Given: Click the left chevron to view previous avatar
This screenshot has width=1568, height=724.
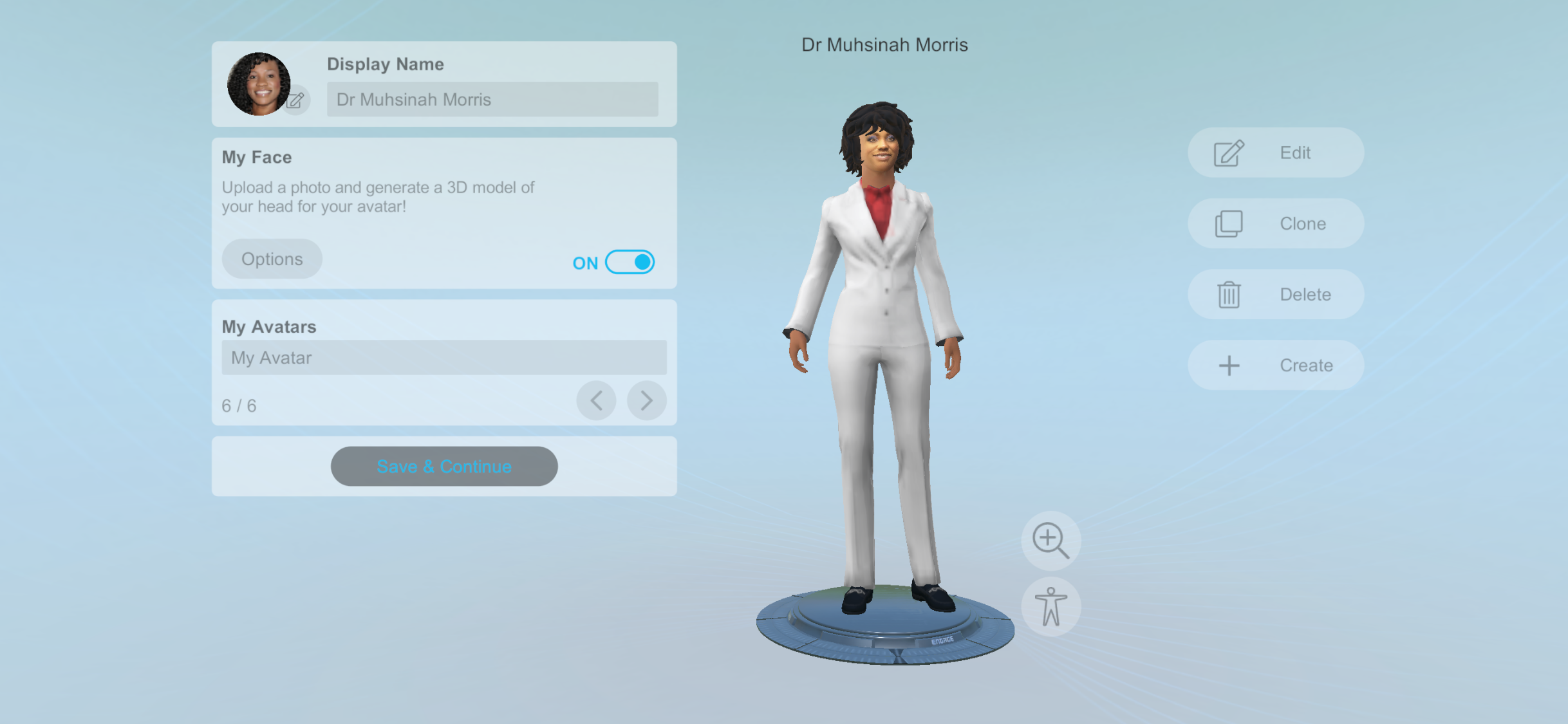Looking at the screenshot, I should [x=595, y=400].
